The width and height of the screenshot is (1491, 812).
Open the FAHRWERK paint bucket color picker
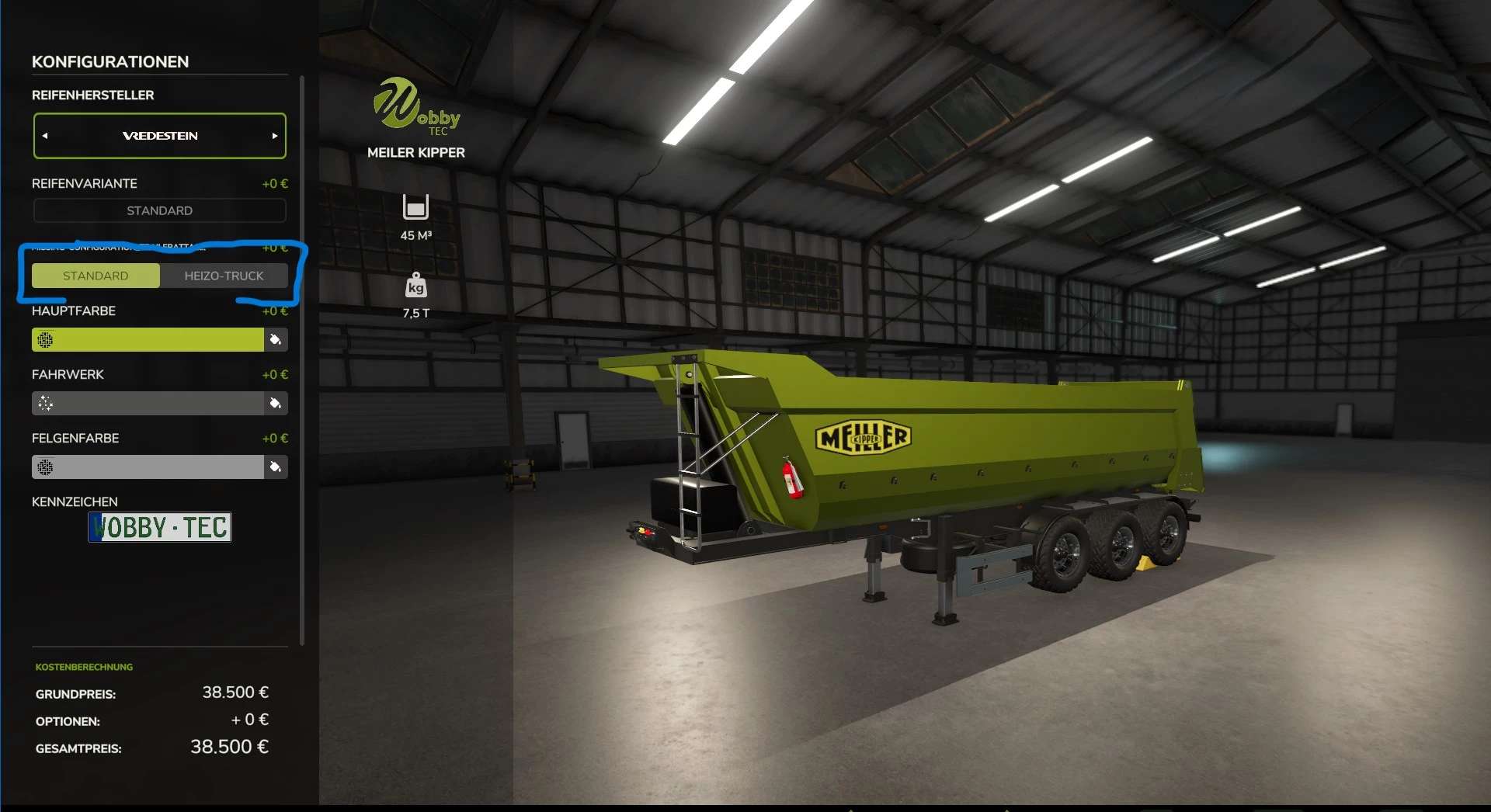276,403
